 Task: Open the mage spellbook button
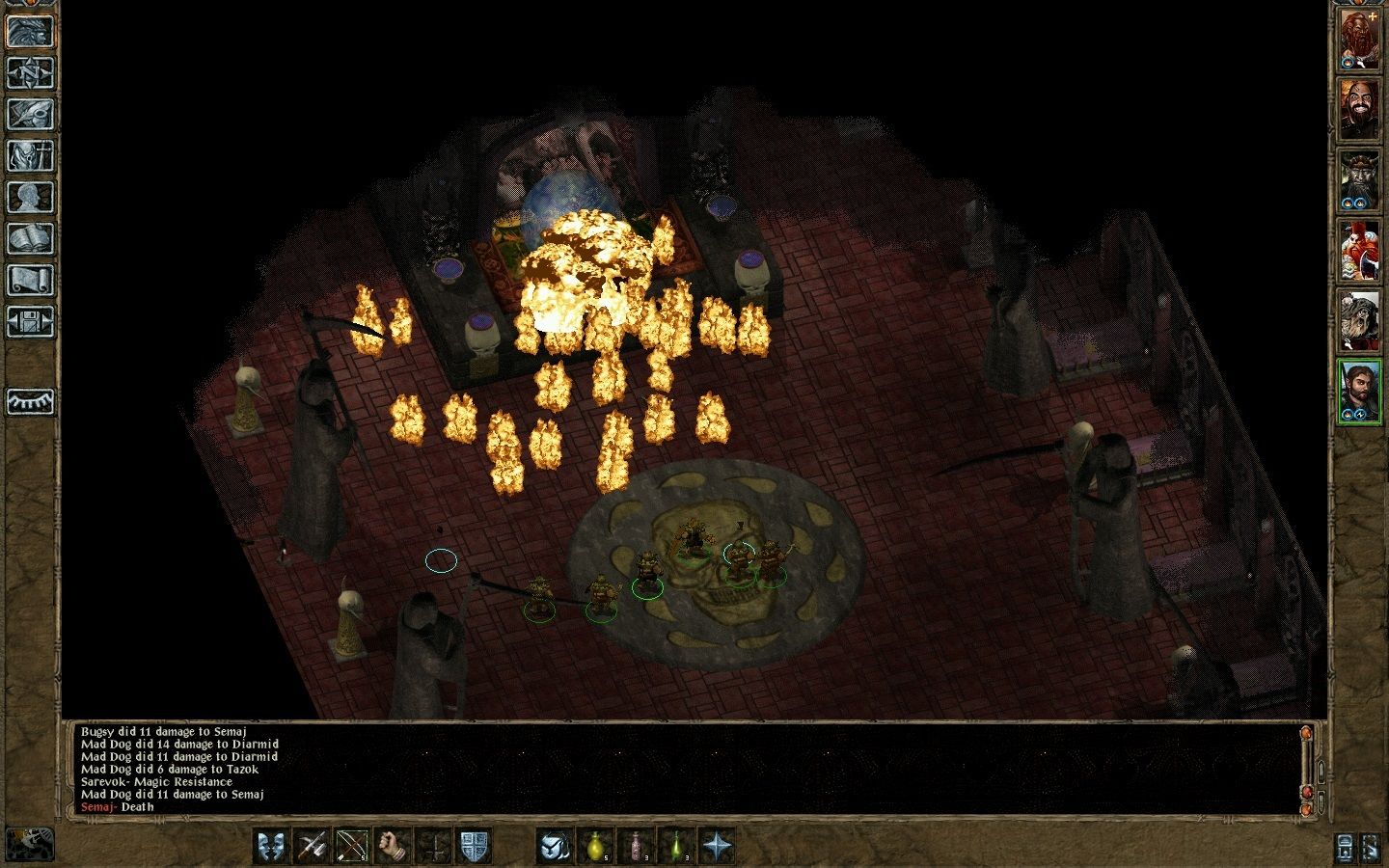[x=30, y=238]
